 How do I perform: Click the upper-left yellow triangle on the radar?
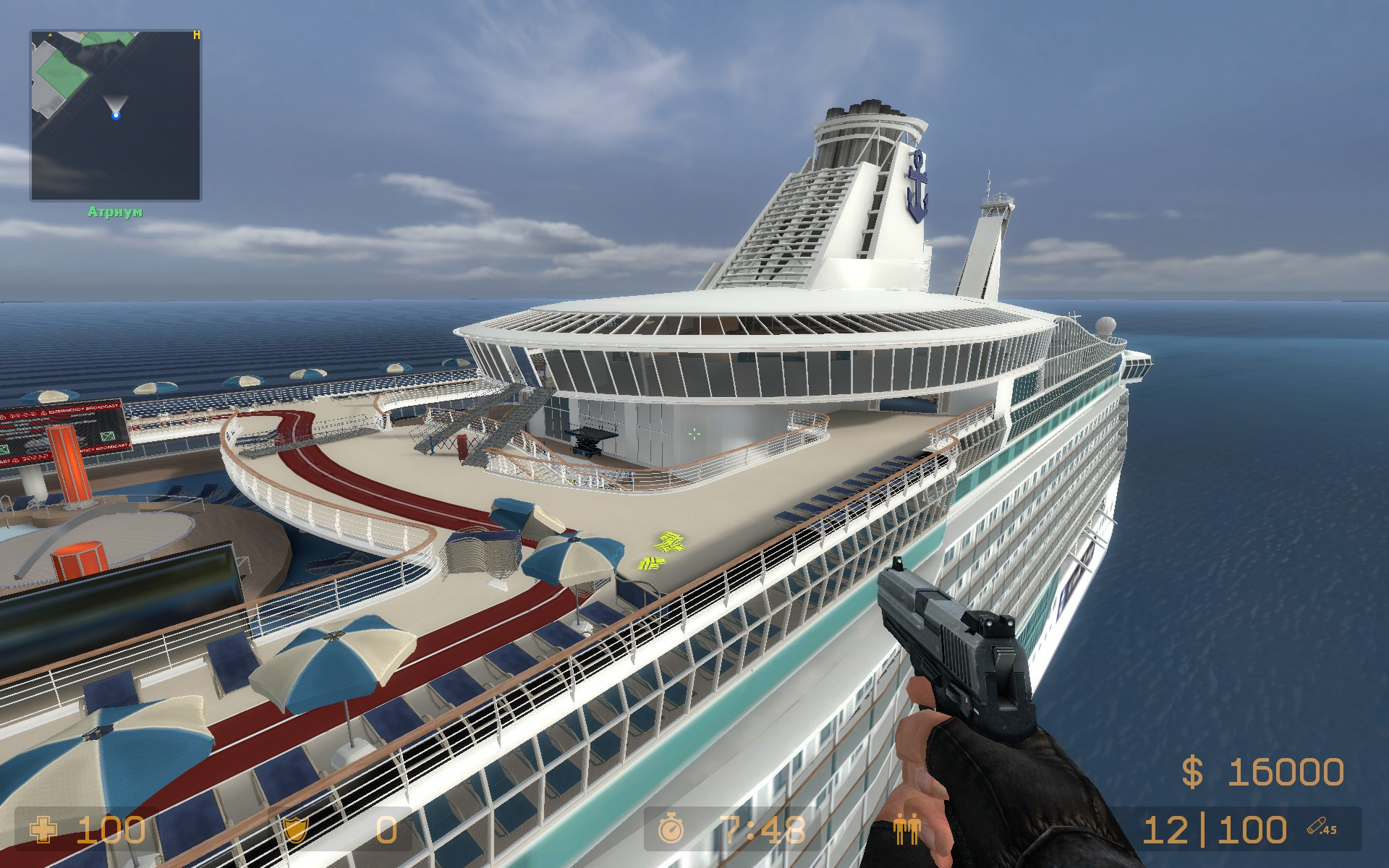tap(50, 35)
